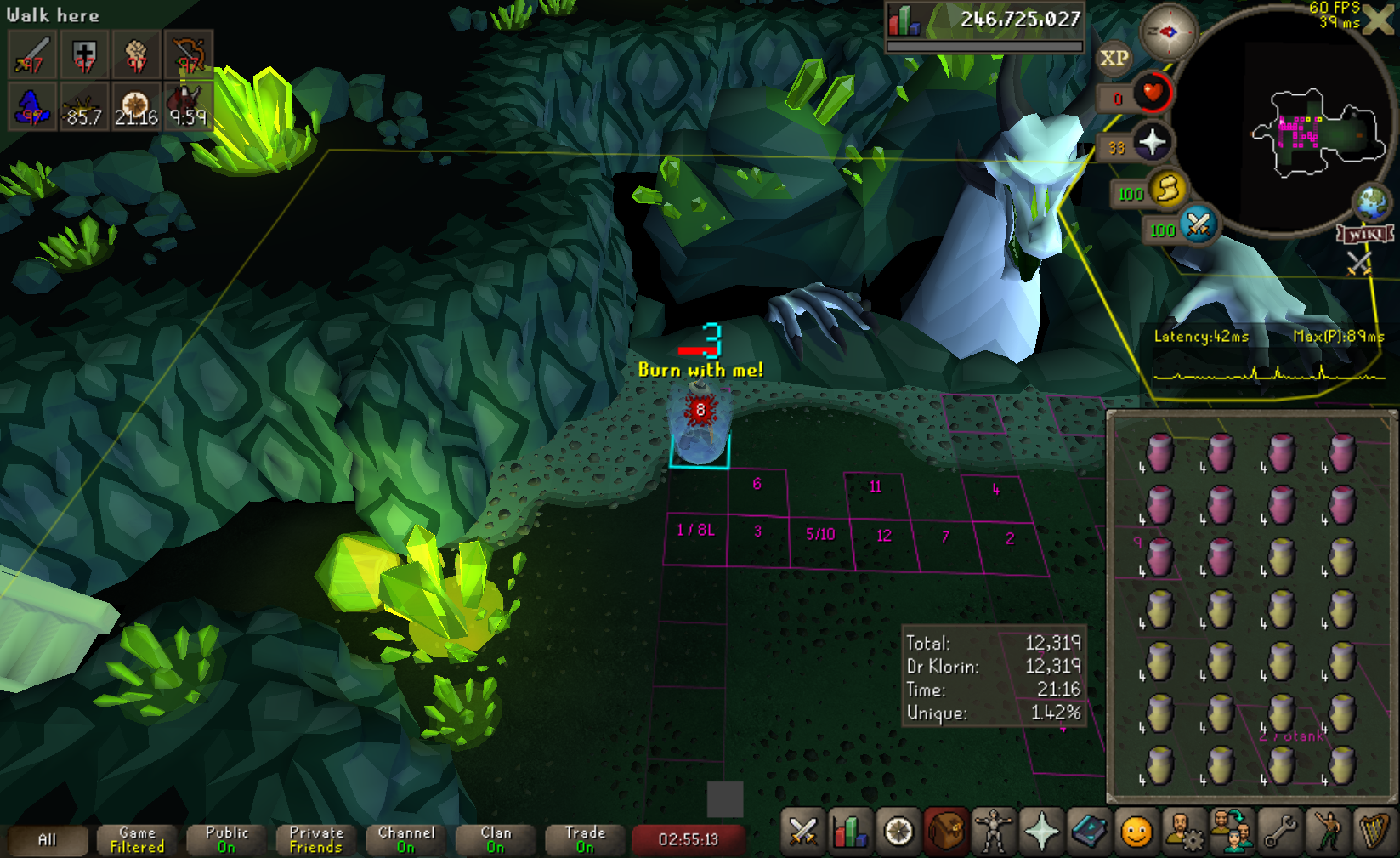Toggle the XP drops button
Screen dimensions: 1400x858
[x=1114, y=59]
